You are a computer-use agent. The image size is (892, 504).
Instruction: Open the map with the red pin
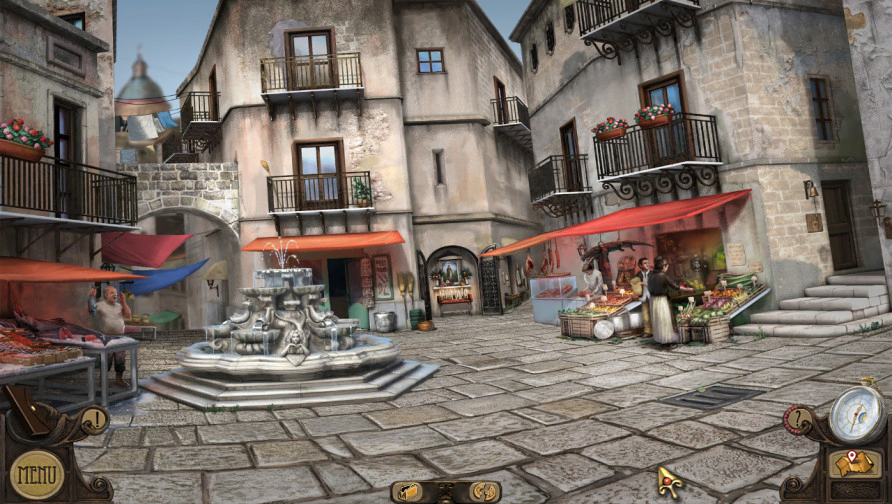857,463
